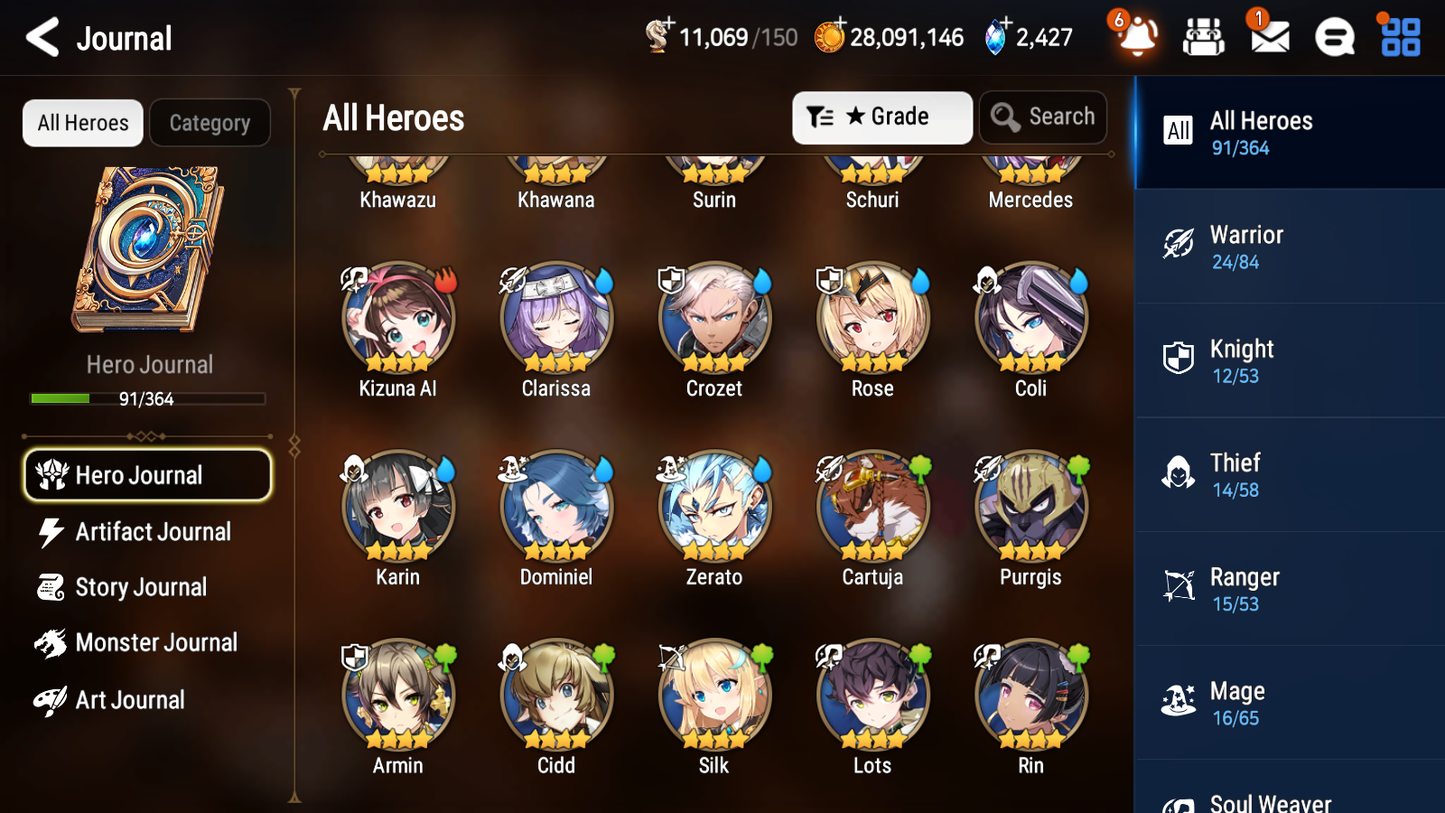Toggle the All Heroes filter tab
1445x813 pixels.
point(82,122)
